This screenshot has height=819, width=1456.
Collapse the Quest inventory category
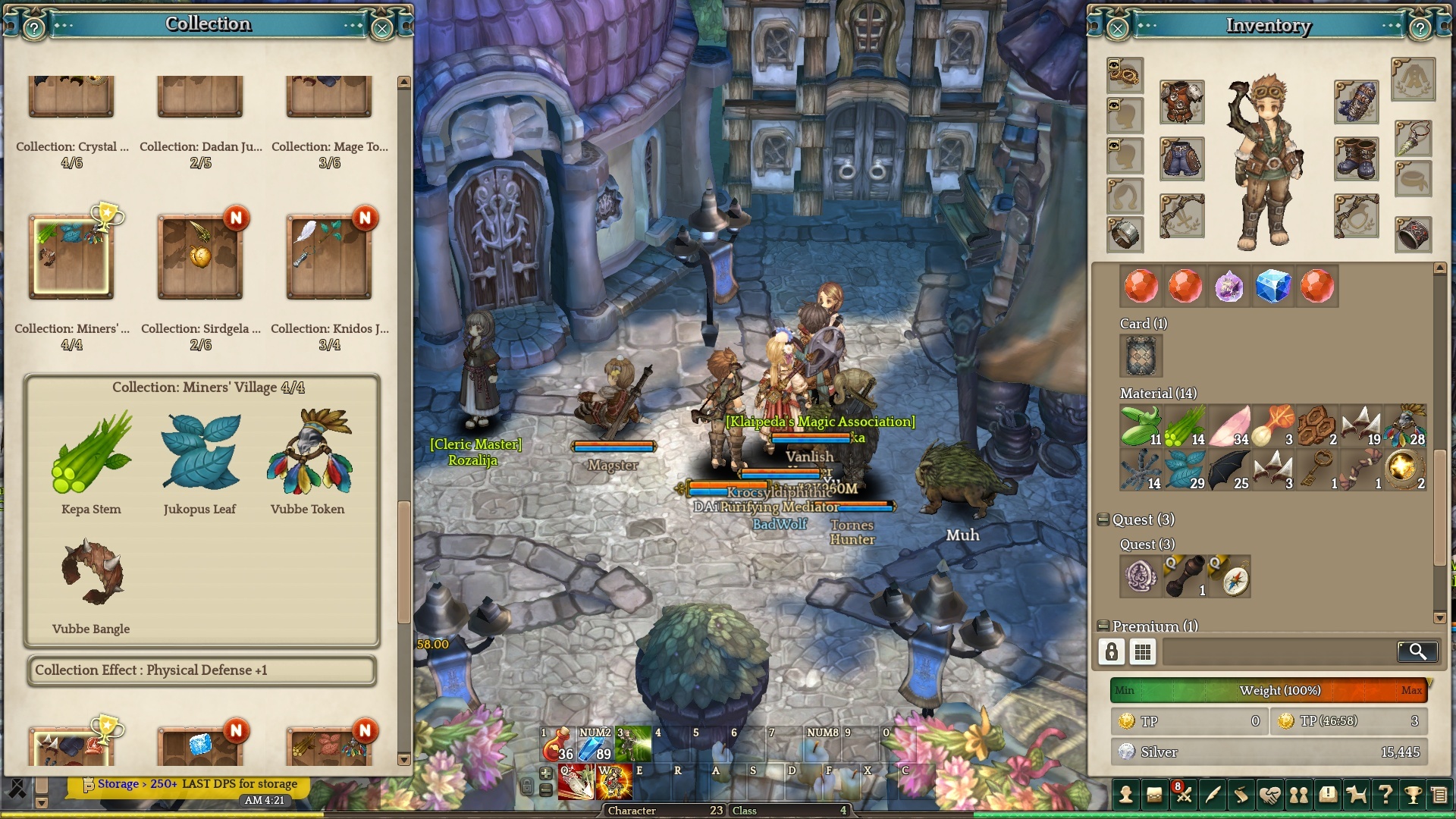1103,519
